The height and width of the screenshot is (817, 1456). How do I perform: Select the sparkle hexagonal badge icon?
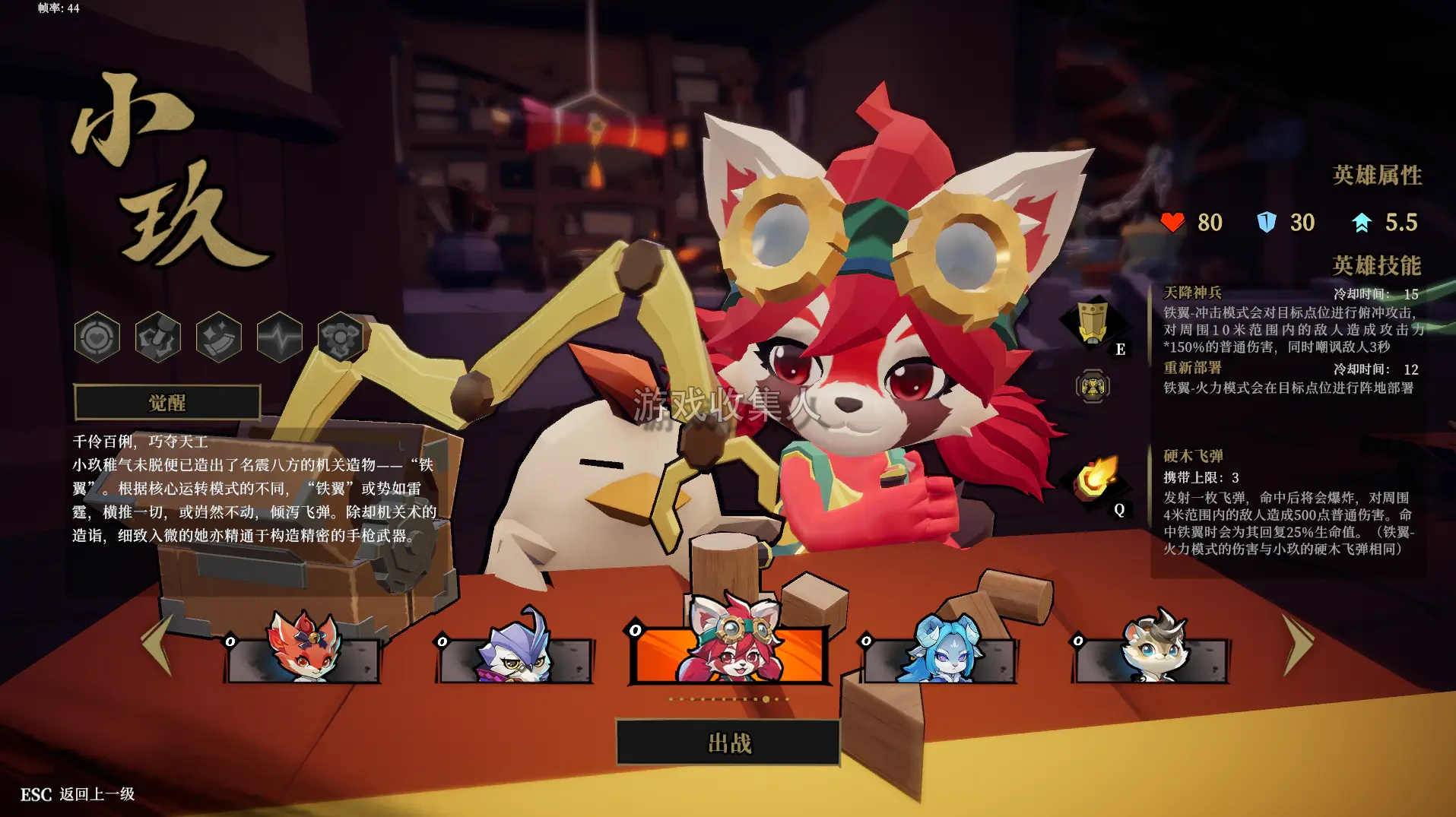click(x=219, y=337)
